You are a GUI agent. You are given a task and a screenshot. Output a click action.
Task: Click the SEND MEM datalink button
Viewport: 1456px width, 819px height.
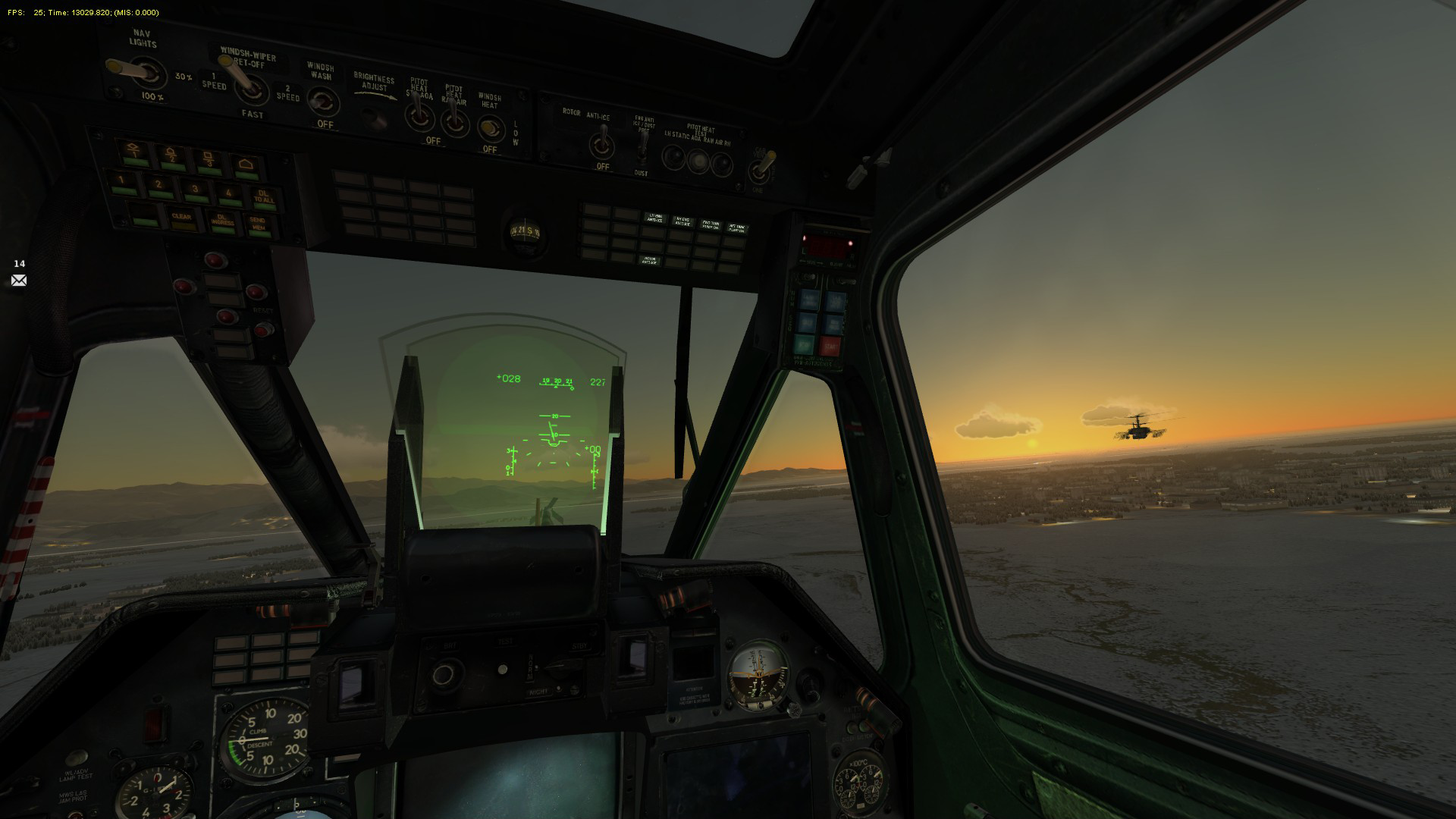tap(258, 224)
